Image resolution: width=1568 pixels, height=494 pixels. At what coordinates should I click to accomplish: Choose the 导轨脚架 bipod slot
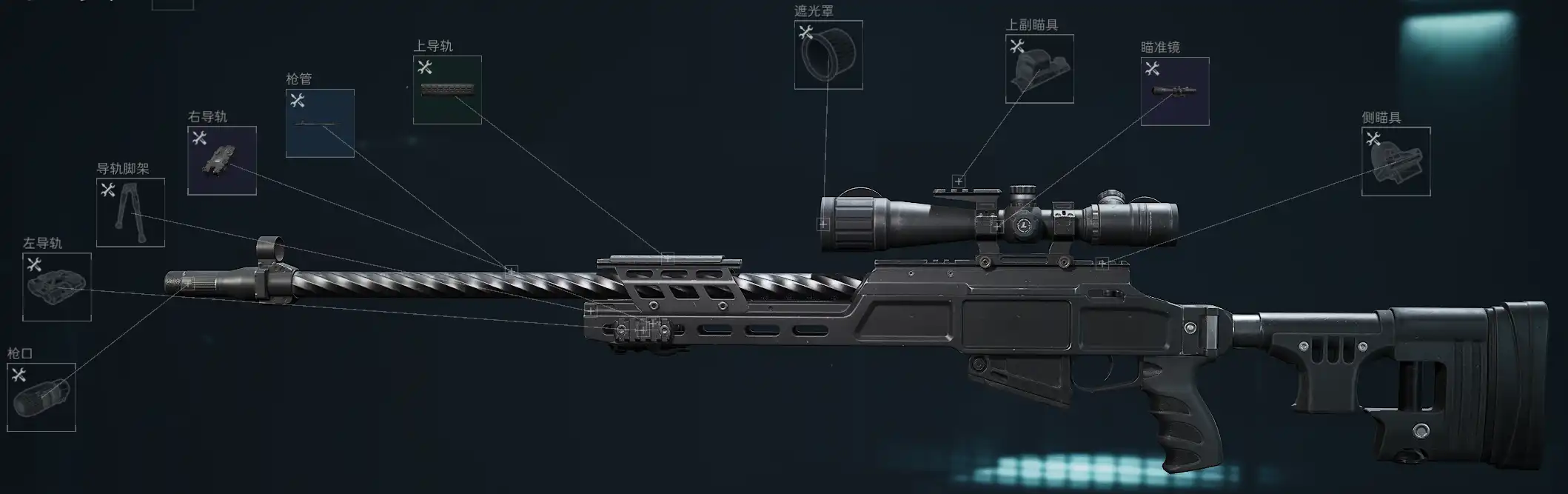tap(130, 213)
